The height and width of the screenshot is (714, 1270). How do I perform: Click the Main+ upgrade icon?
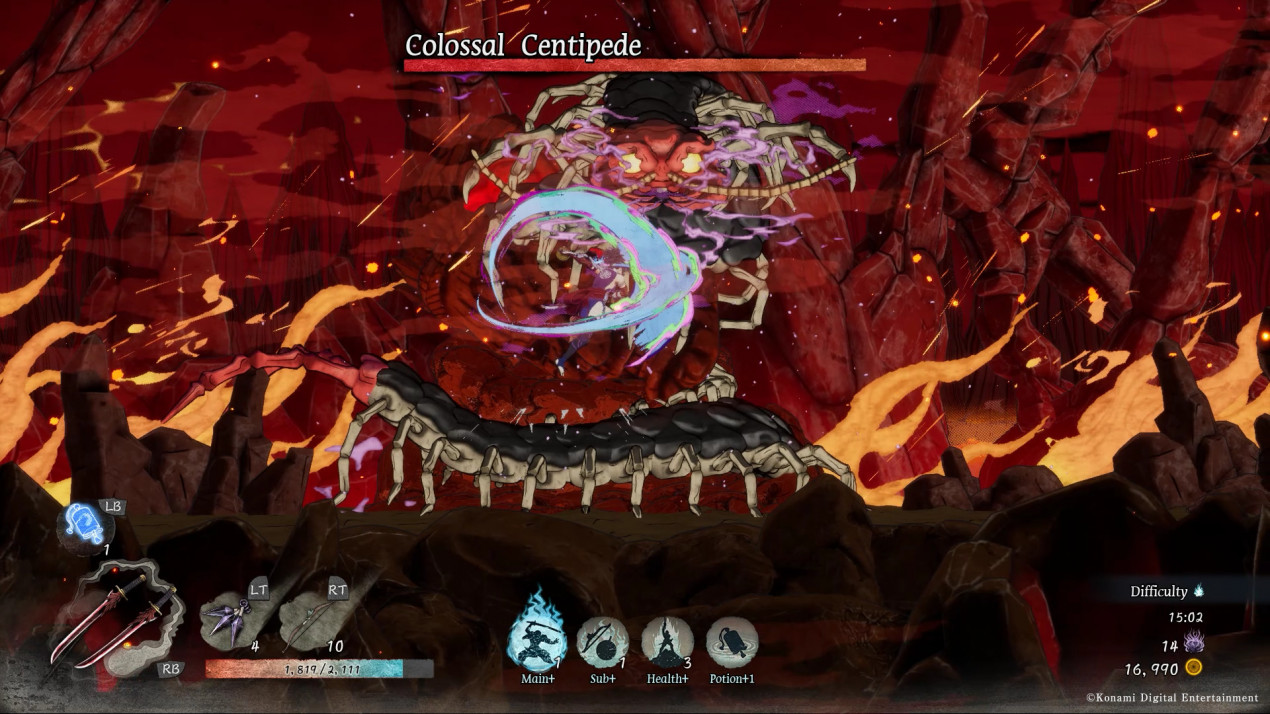538,640
